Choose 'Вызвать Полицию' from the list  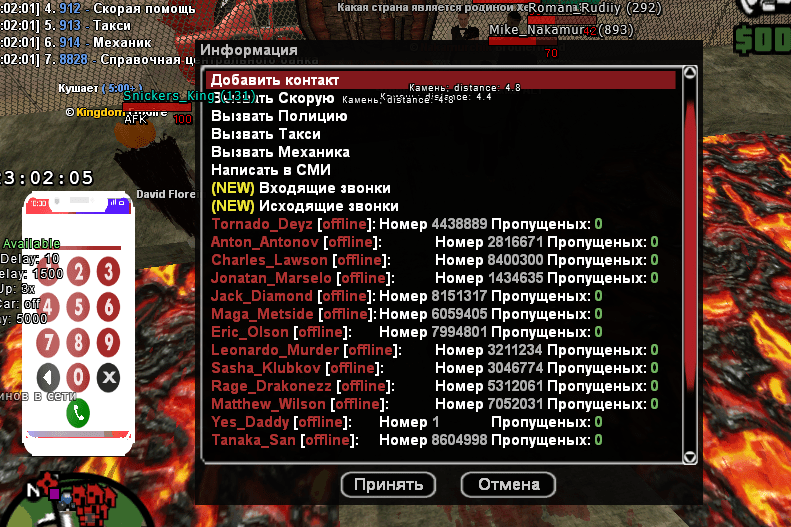[x=279, y=116]
